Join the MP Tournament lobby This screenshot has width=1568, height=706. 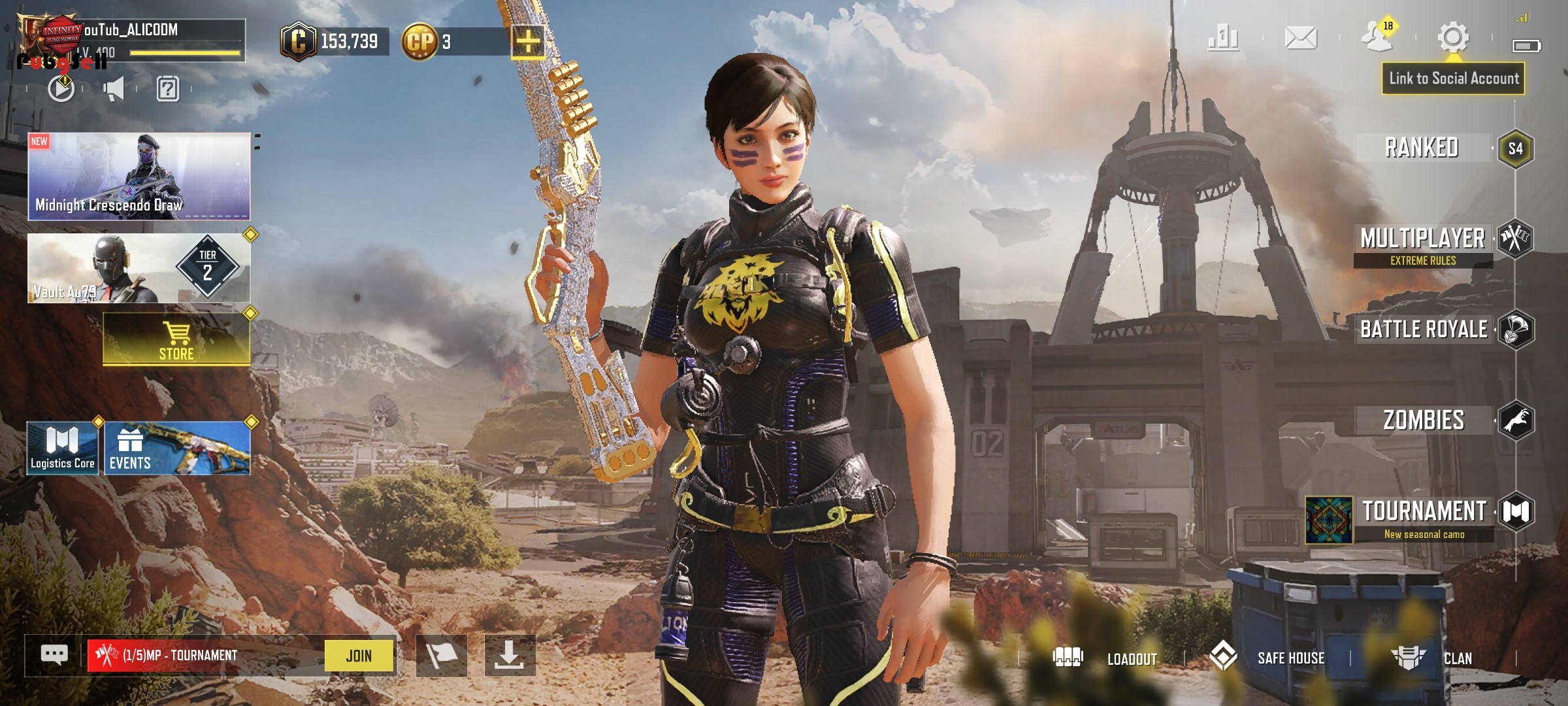(x=359, y=656)
